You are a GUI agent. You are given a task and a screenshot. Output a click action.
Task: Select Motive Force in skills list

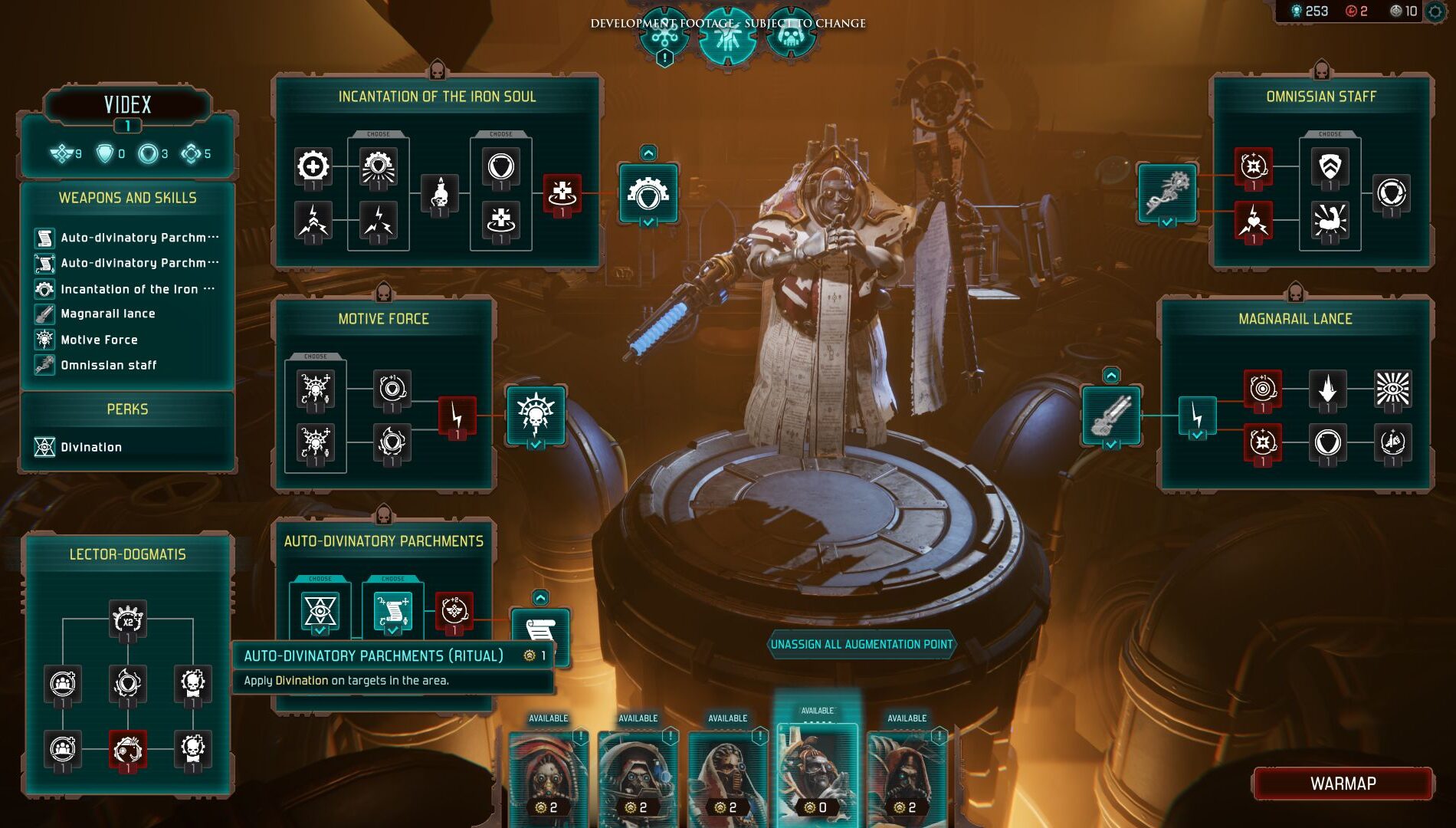tap(99, 340)
